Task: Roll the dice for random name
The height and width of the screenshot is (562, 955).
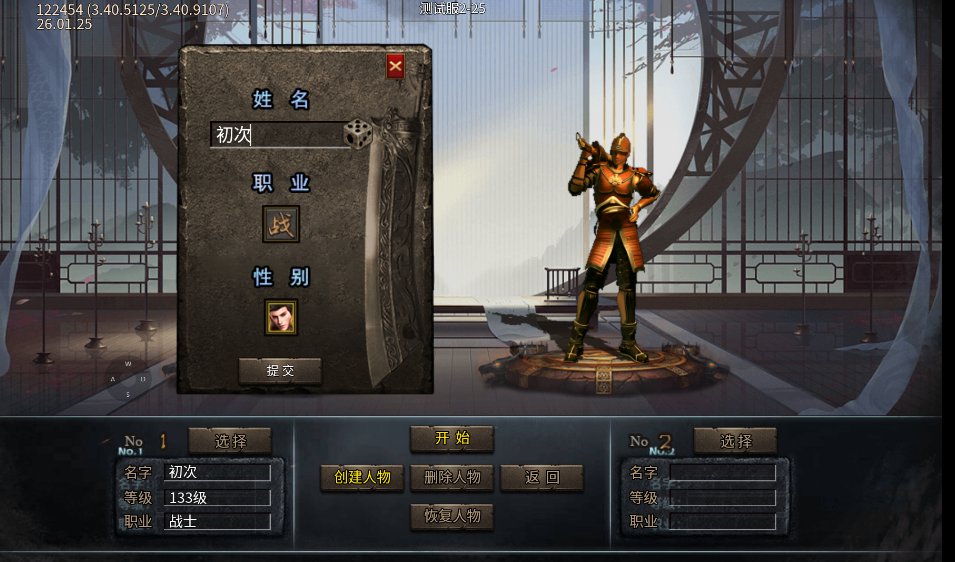Action: coord(358,134)
